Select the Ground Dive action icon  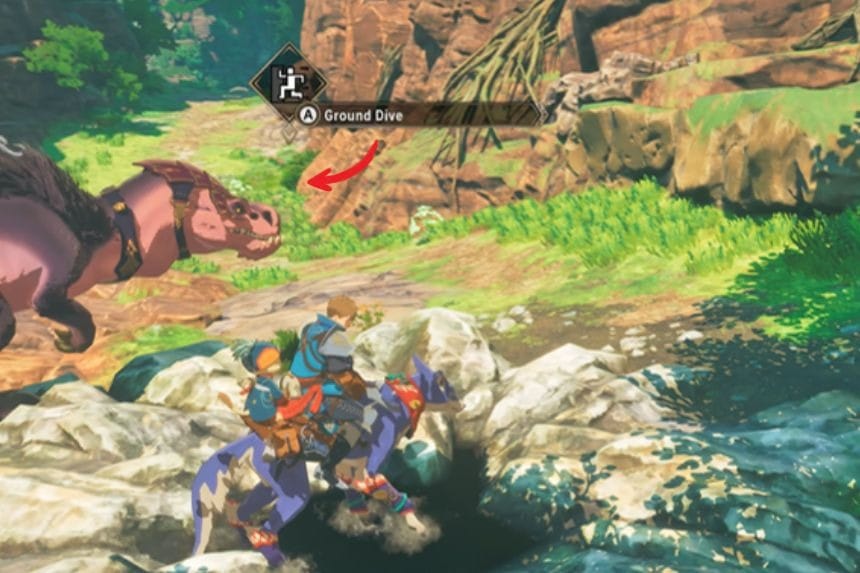288,83
